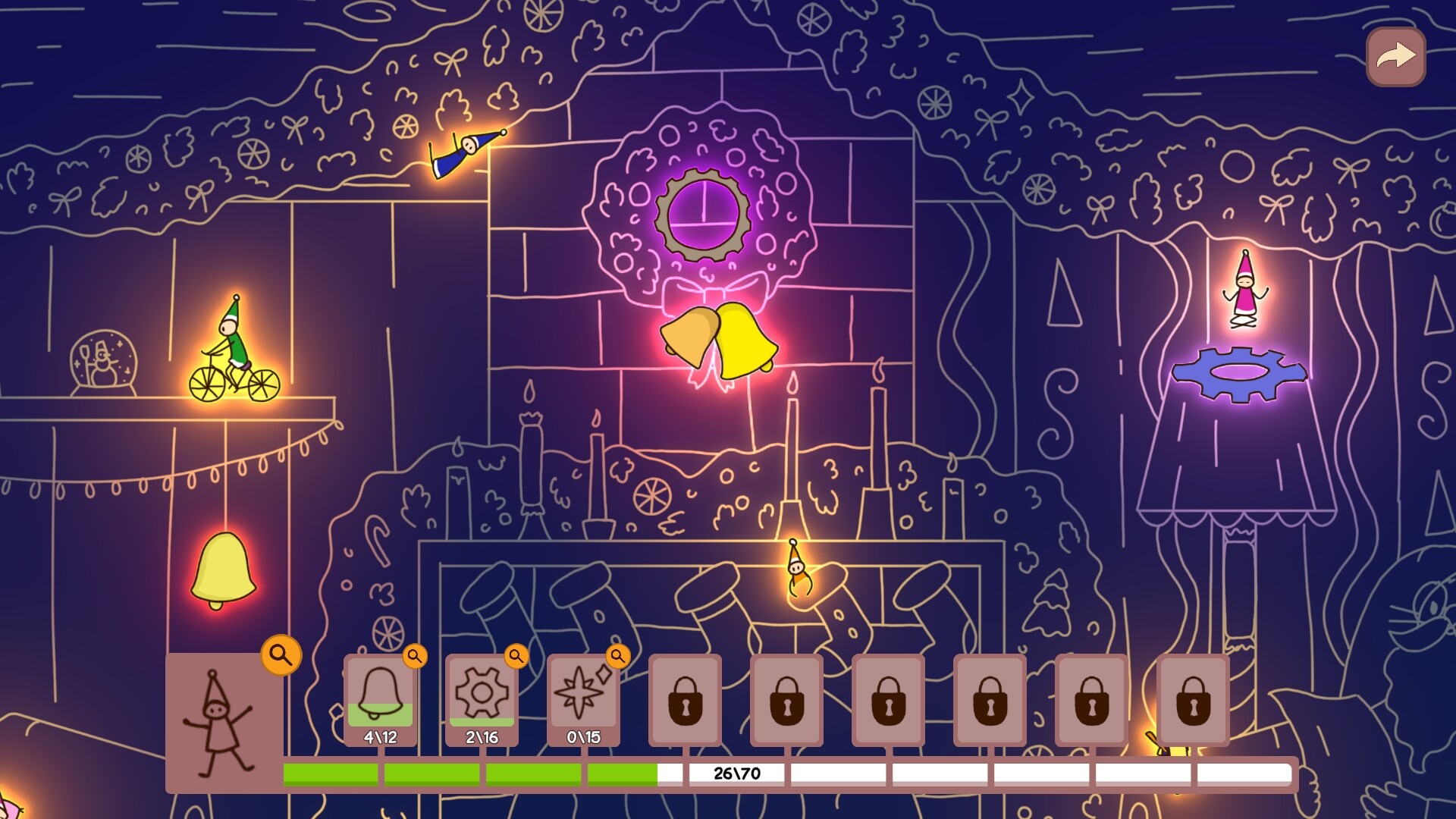Click the magnifier on the star card
Viewport: 1456px width, 819px height.
(x=619, y=659)
